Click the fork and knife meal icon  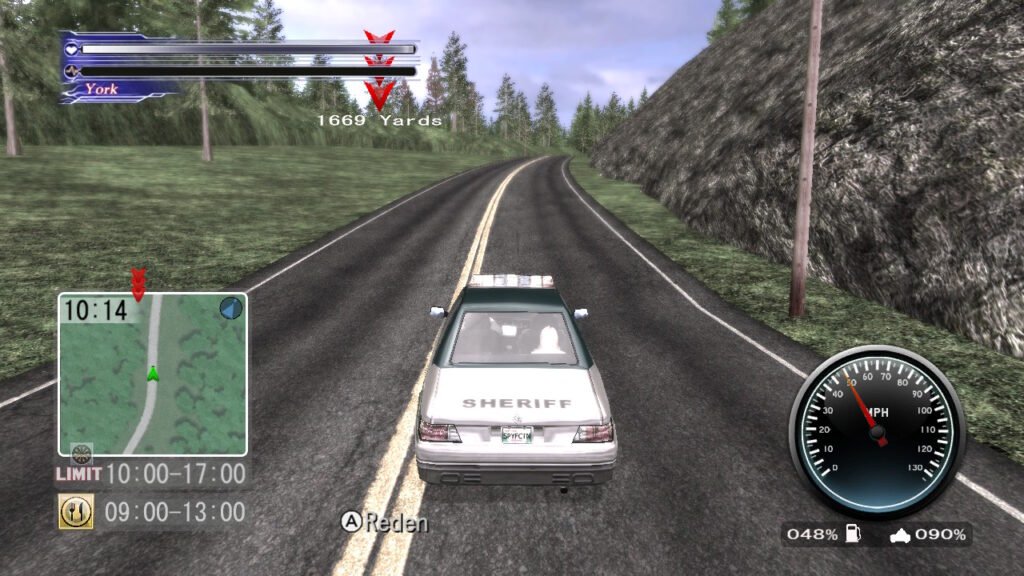[76, 512]
